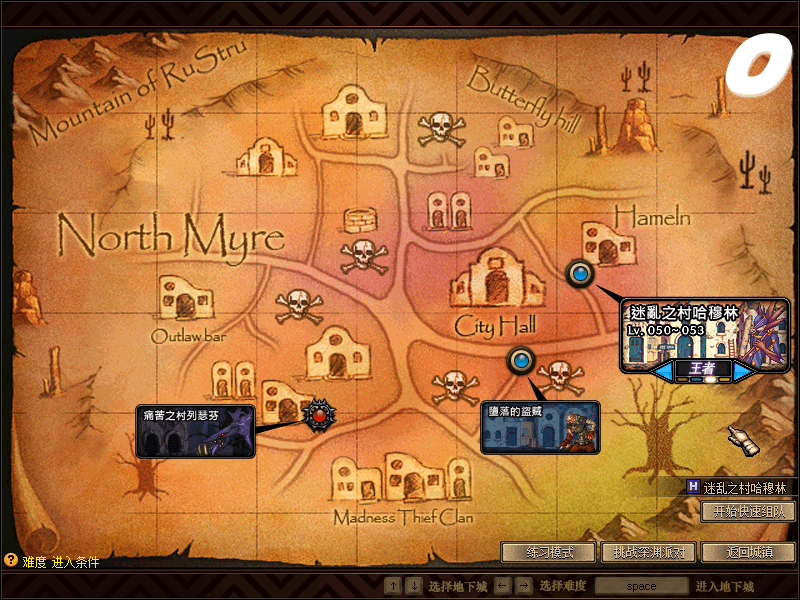800x600 pixels.
Task: Pick the 痛苦之村列瑟芬 dungeon card
Action: point(195,432)
